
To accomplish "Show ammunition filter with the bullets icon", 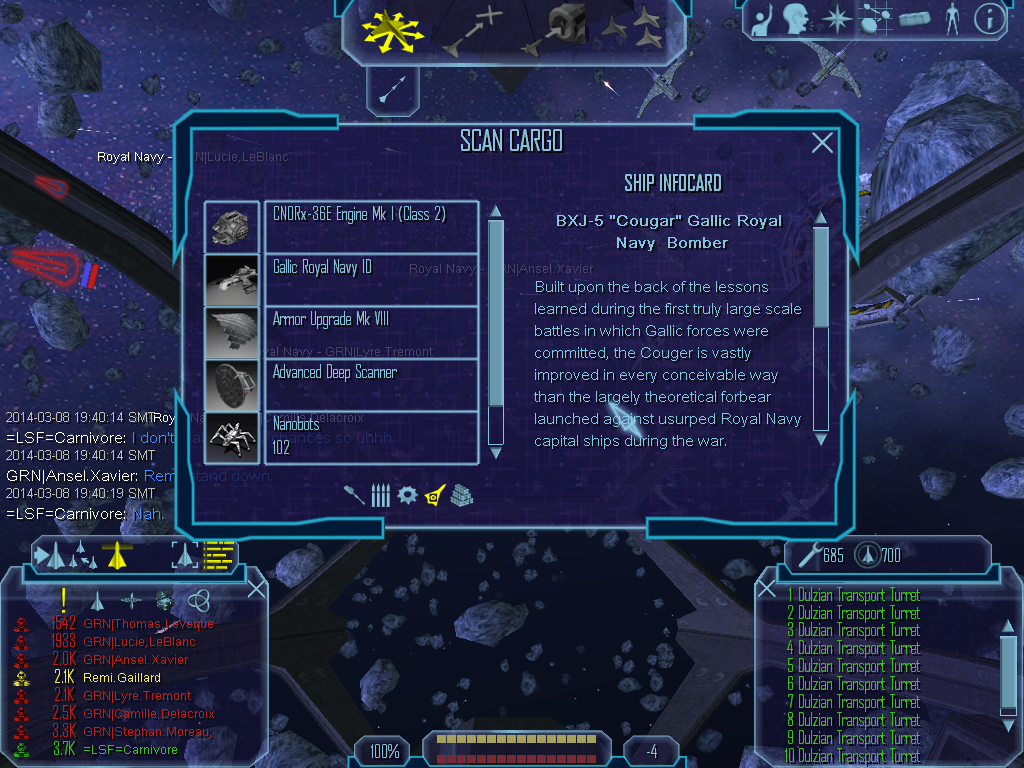I will coord(379,495).
